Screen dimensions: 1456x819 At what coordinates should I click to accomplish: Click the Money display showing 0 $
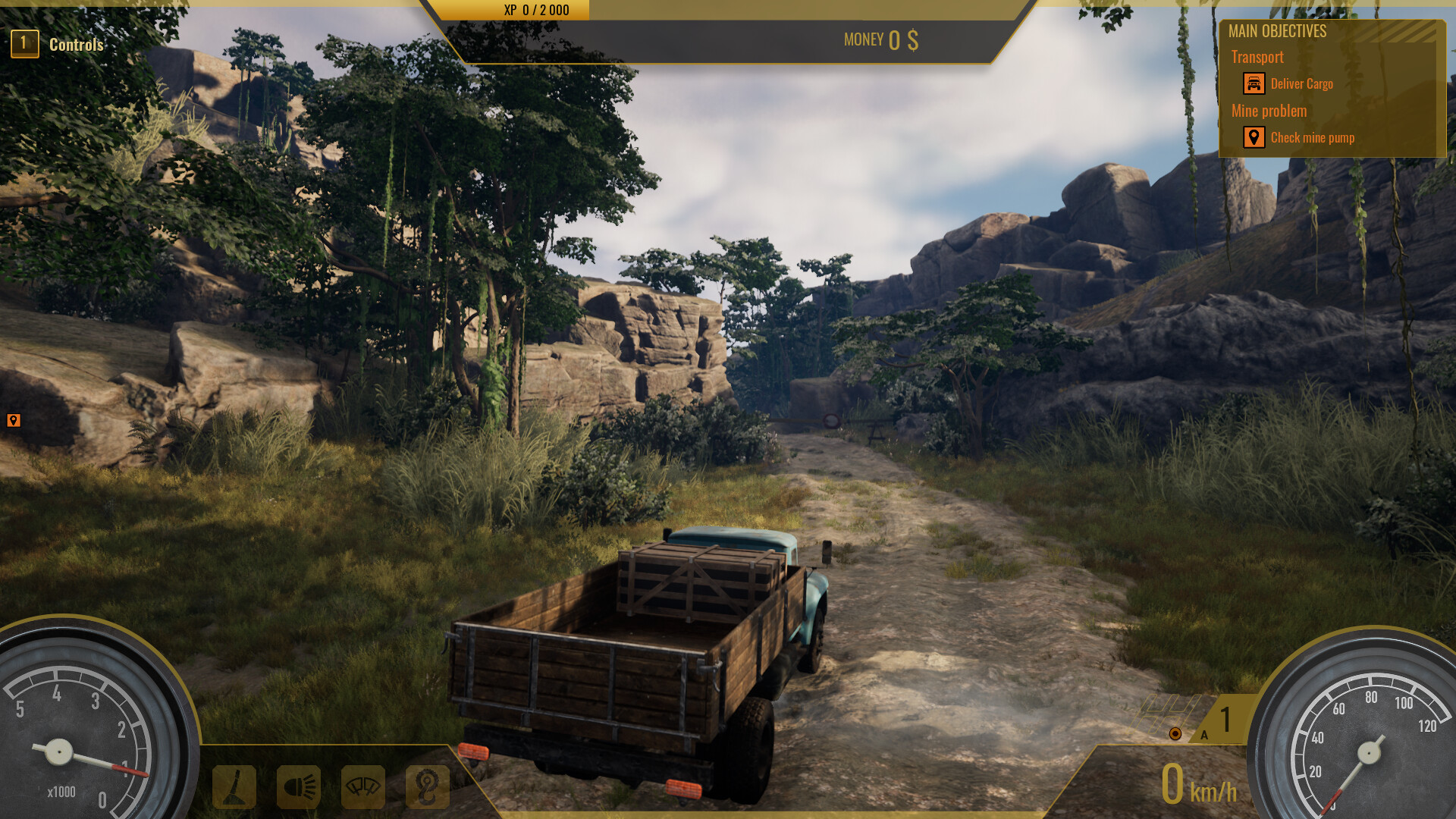pos(880,40)
